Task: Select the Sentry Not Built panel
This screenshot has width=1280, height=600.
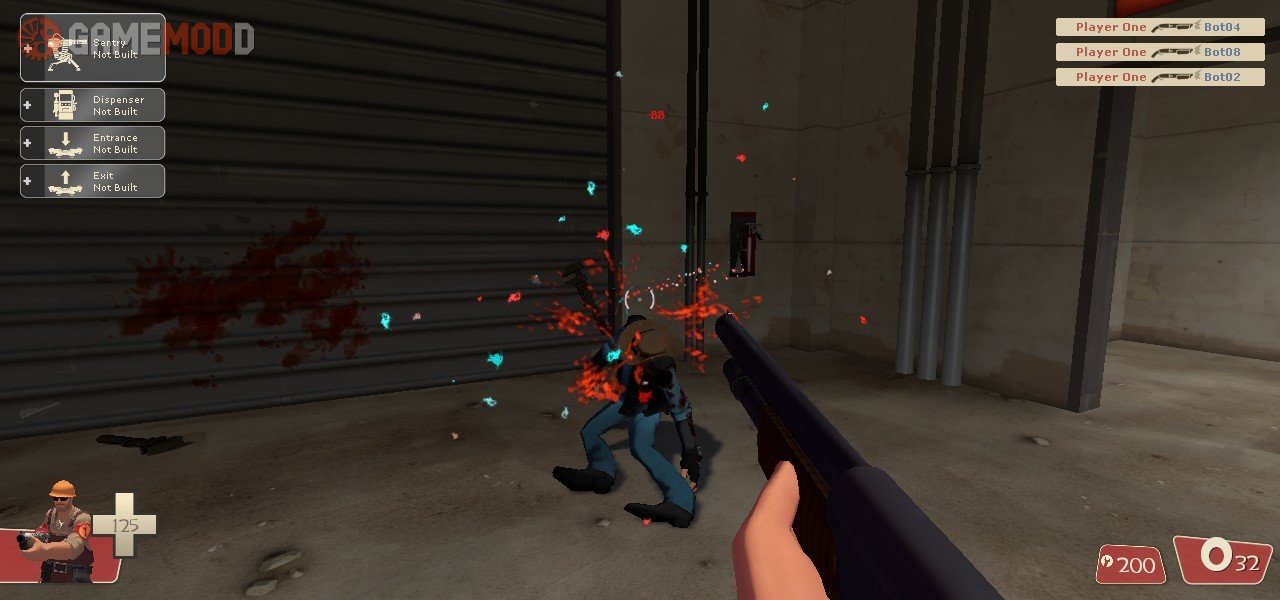Action: click(93, 48)
